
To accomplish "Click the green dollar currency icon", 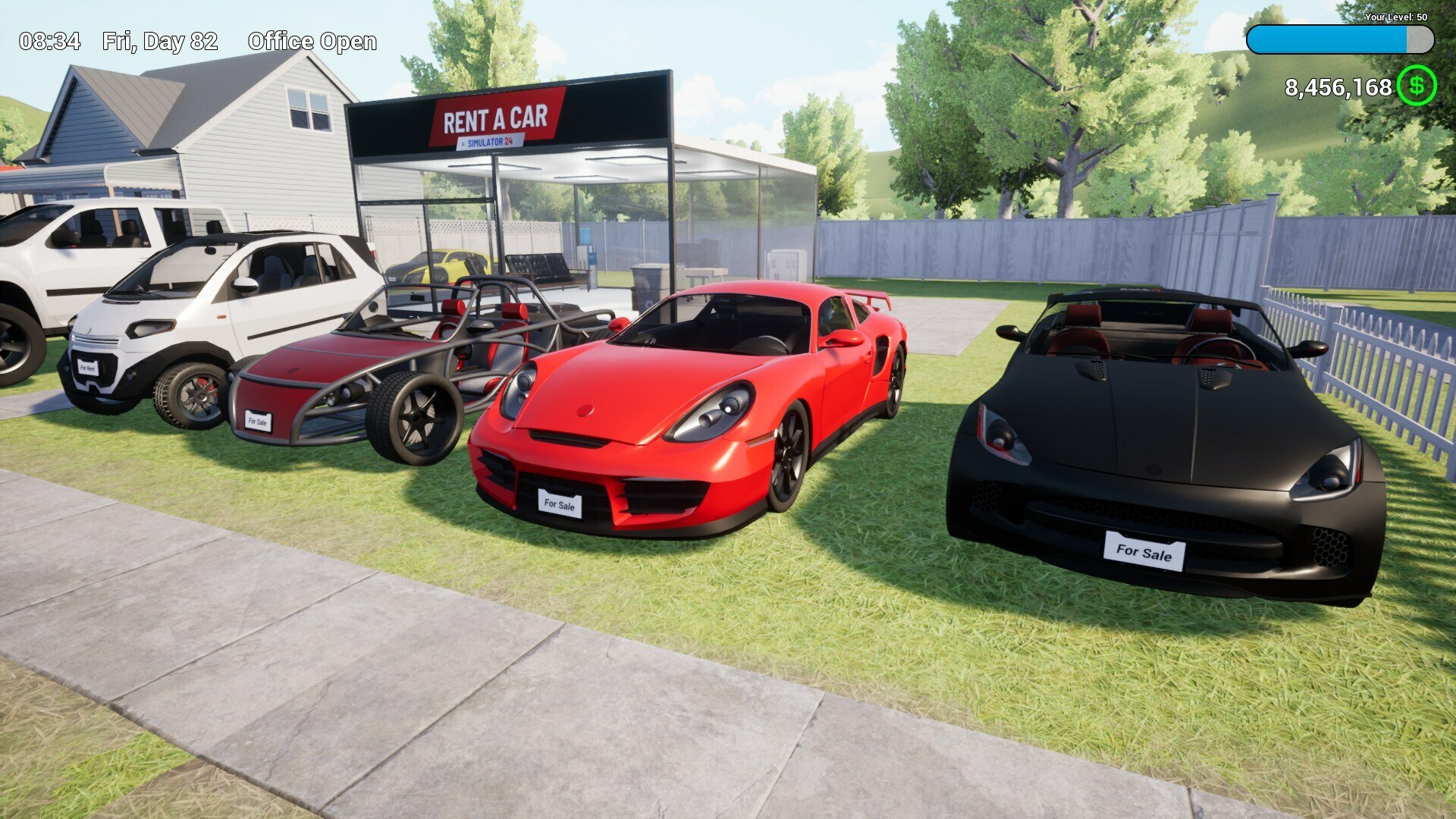I will click(x=1417, y=89).
